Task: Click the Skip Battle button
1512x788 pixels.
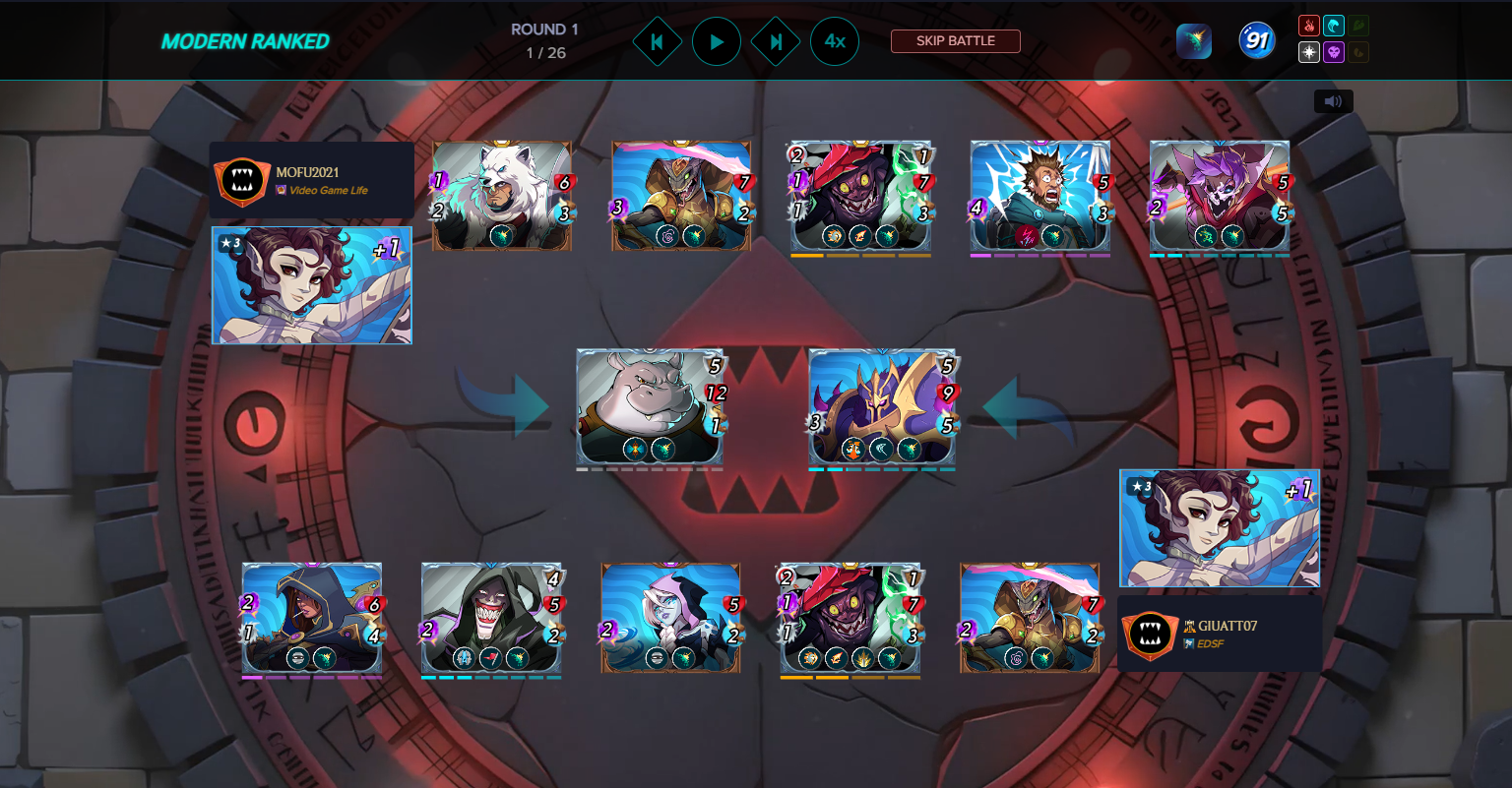Action: [955, 41]
